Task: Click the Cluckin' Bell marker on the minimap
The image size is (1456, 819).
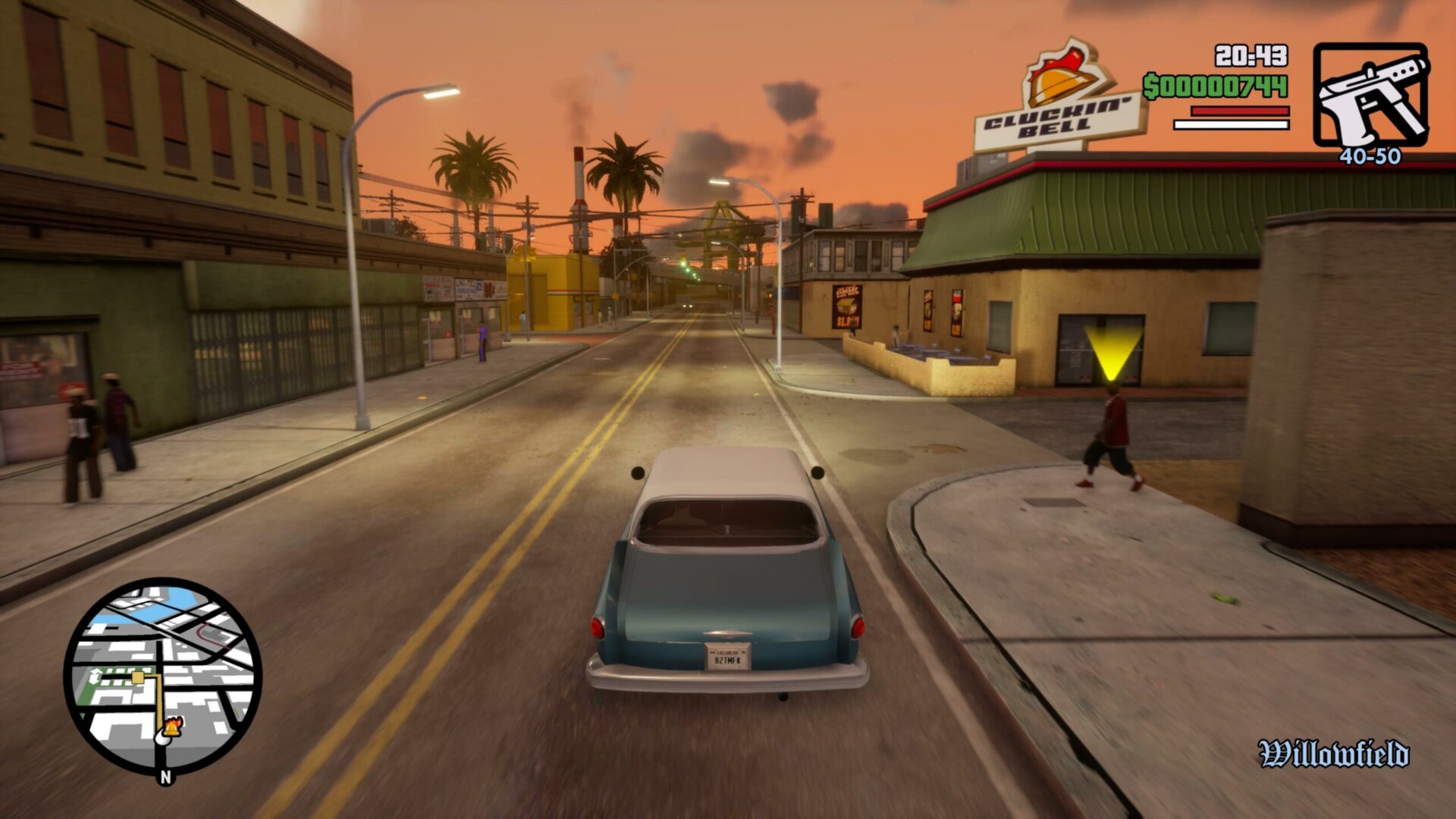Action: pyautogui.click(x=170, y=729)
